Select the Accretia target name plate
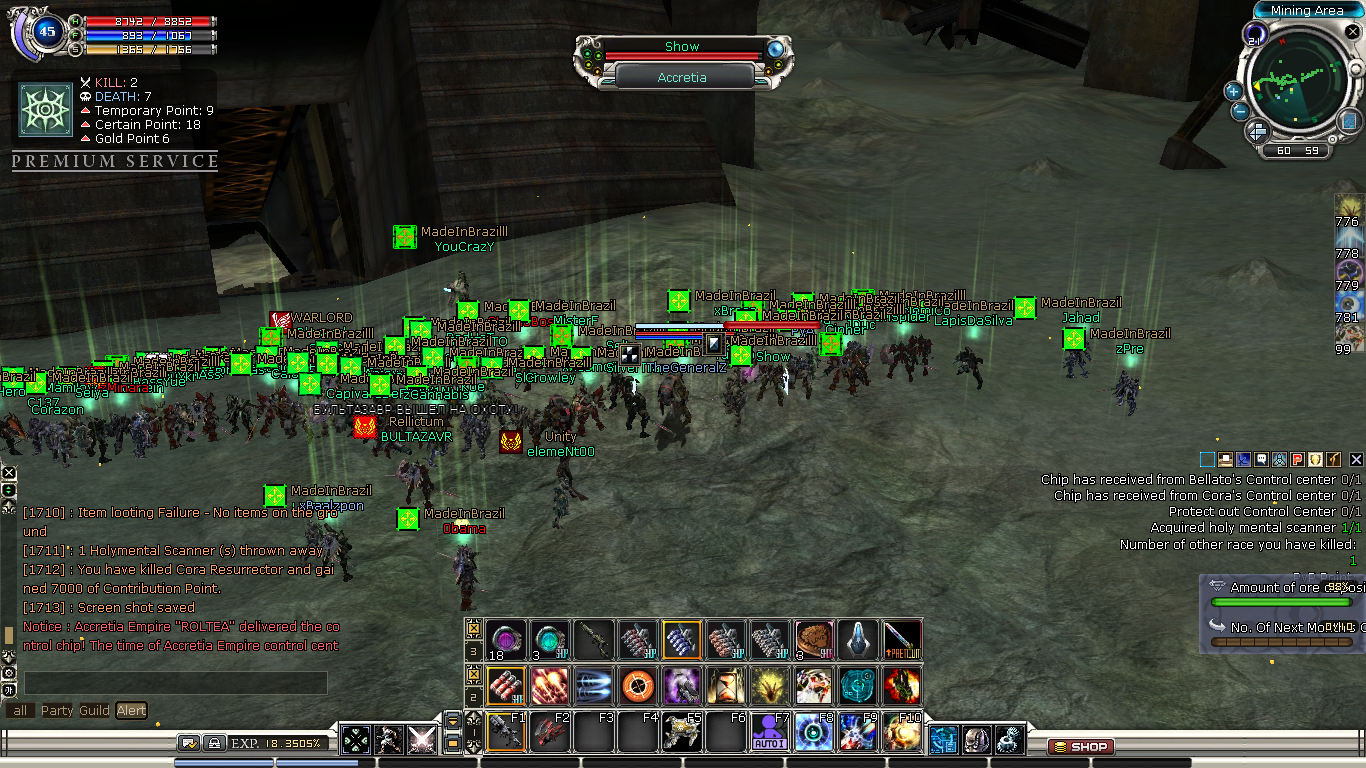This screenshot has width=1366, height=768. 682,77
